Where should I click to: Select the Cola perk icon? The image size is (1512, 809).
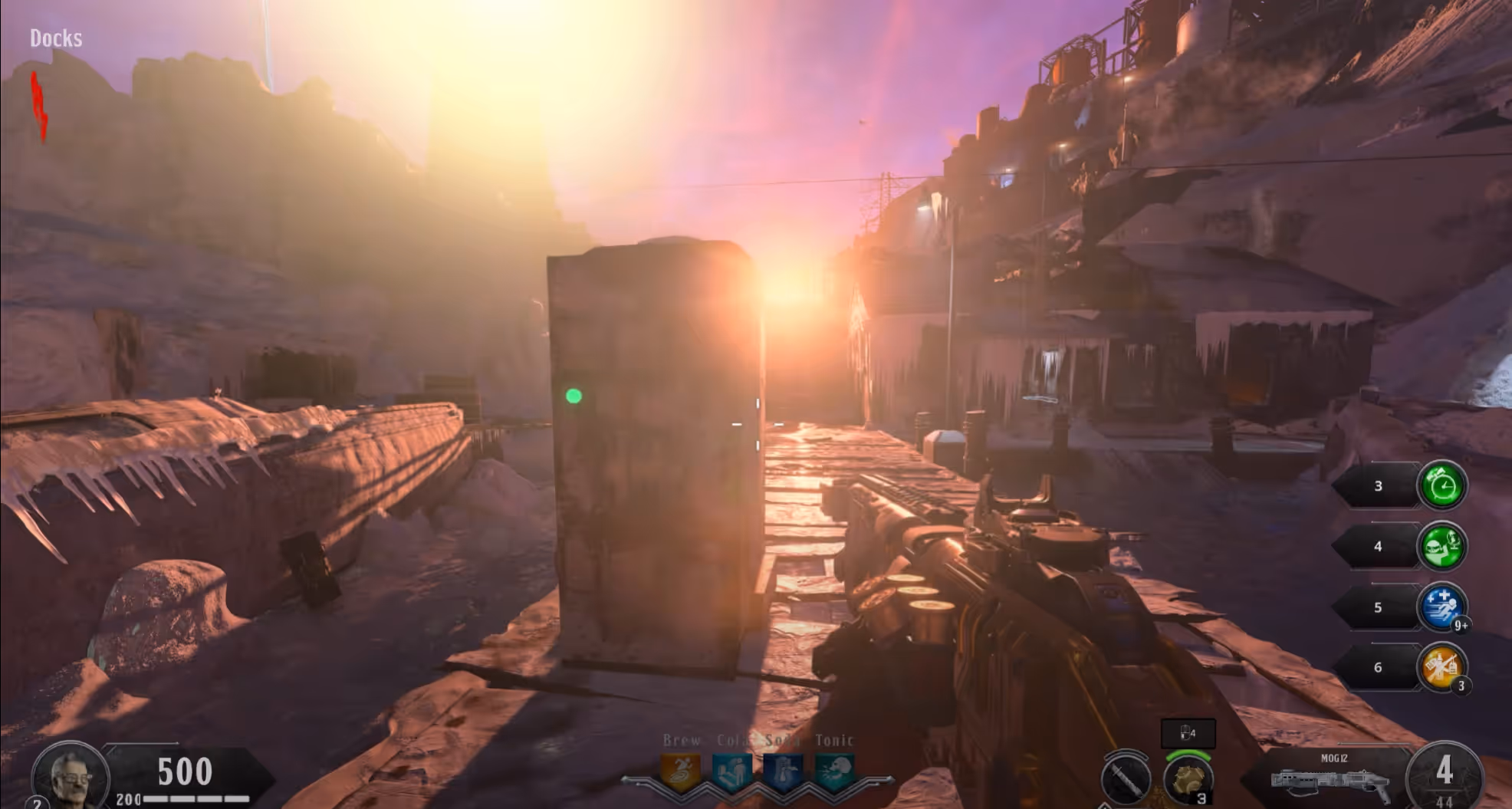(731, 772)
